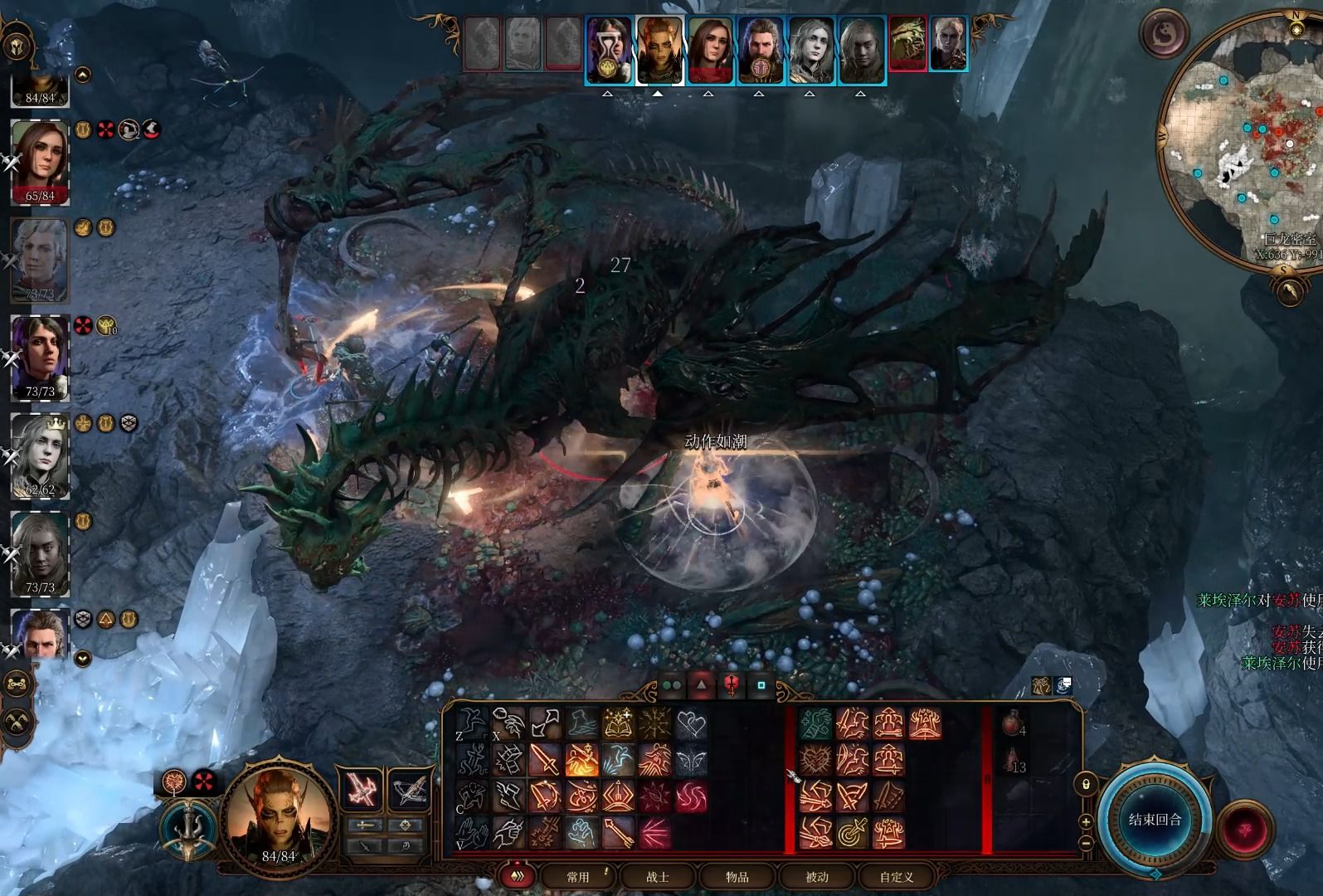Click the 结束回合 end turn button
The width and height of the screenshot is (1323, 896).
(1155, 821)
